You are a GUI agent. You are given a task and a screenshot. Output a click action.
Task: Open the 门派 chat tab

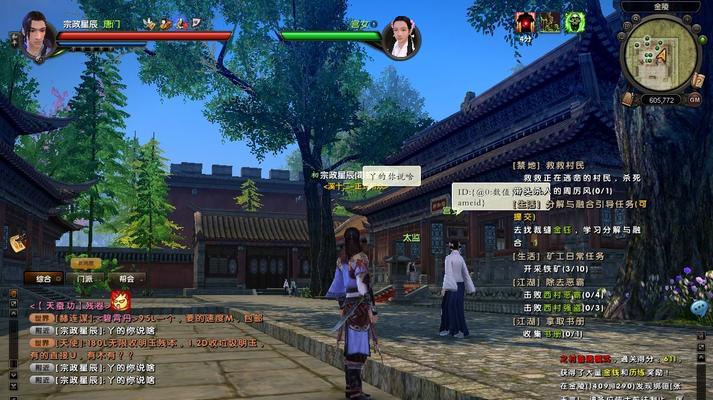85,279
